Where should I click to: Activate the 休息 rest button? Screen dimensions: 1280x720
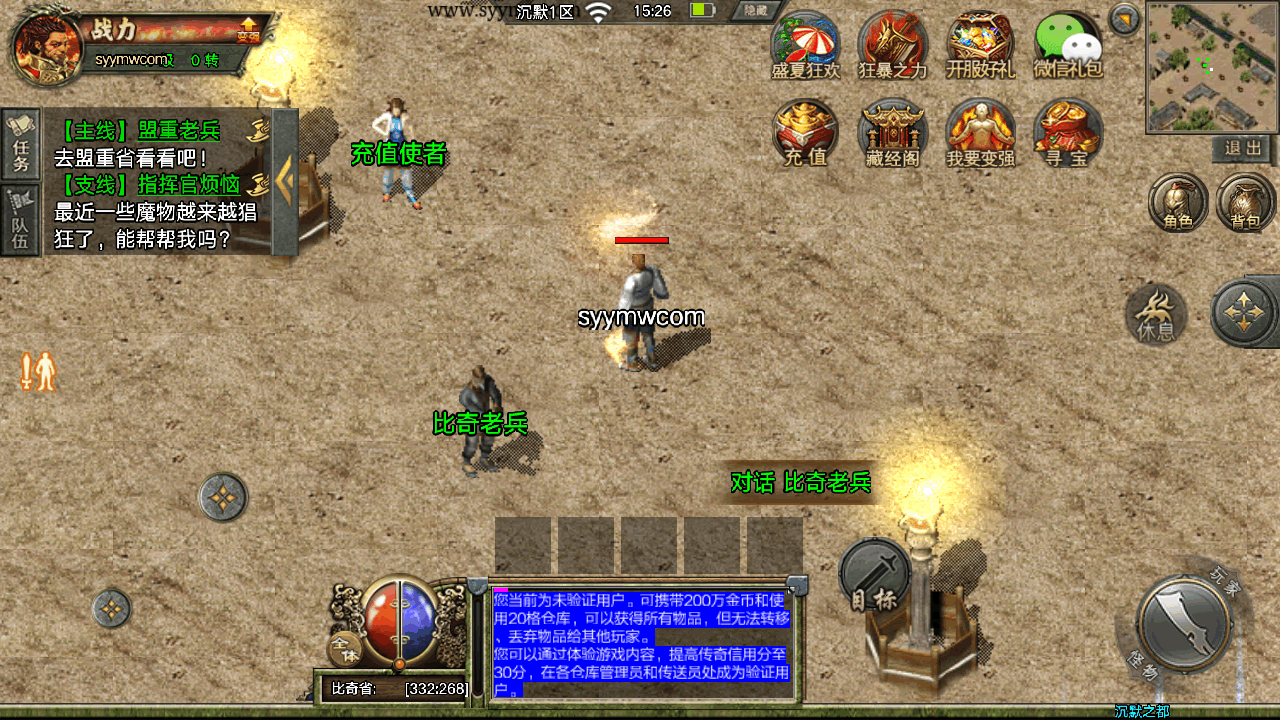click(x=1156, y=314)
